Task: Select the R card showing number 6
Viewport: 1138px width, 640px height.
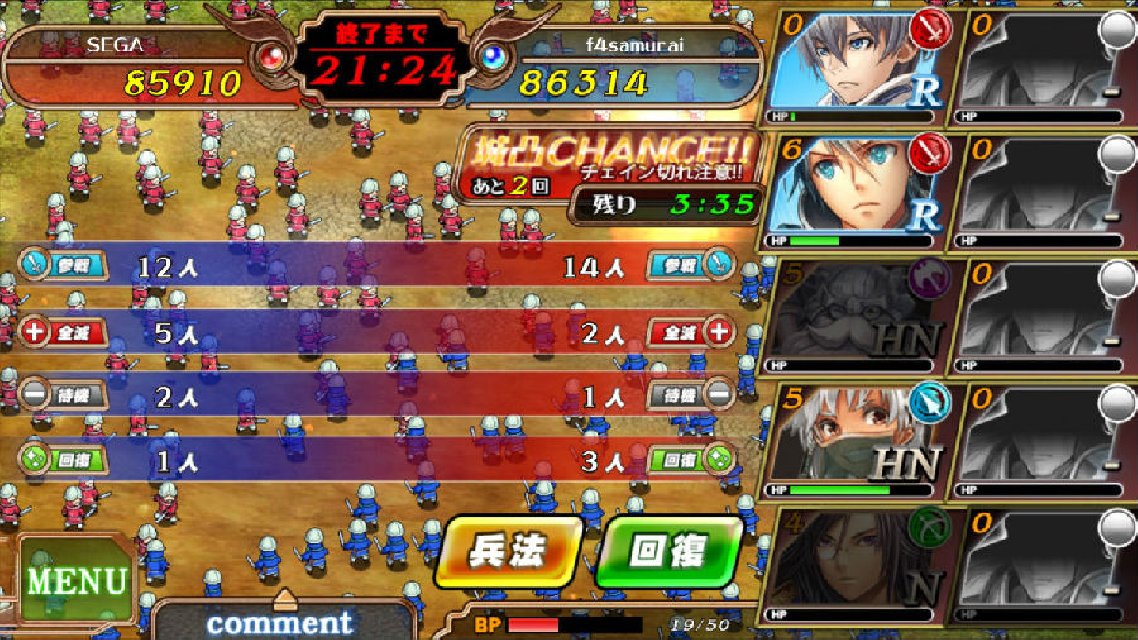Action: tap(857, 190)
